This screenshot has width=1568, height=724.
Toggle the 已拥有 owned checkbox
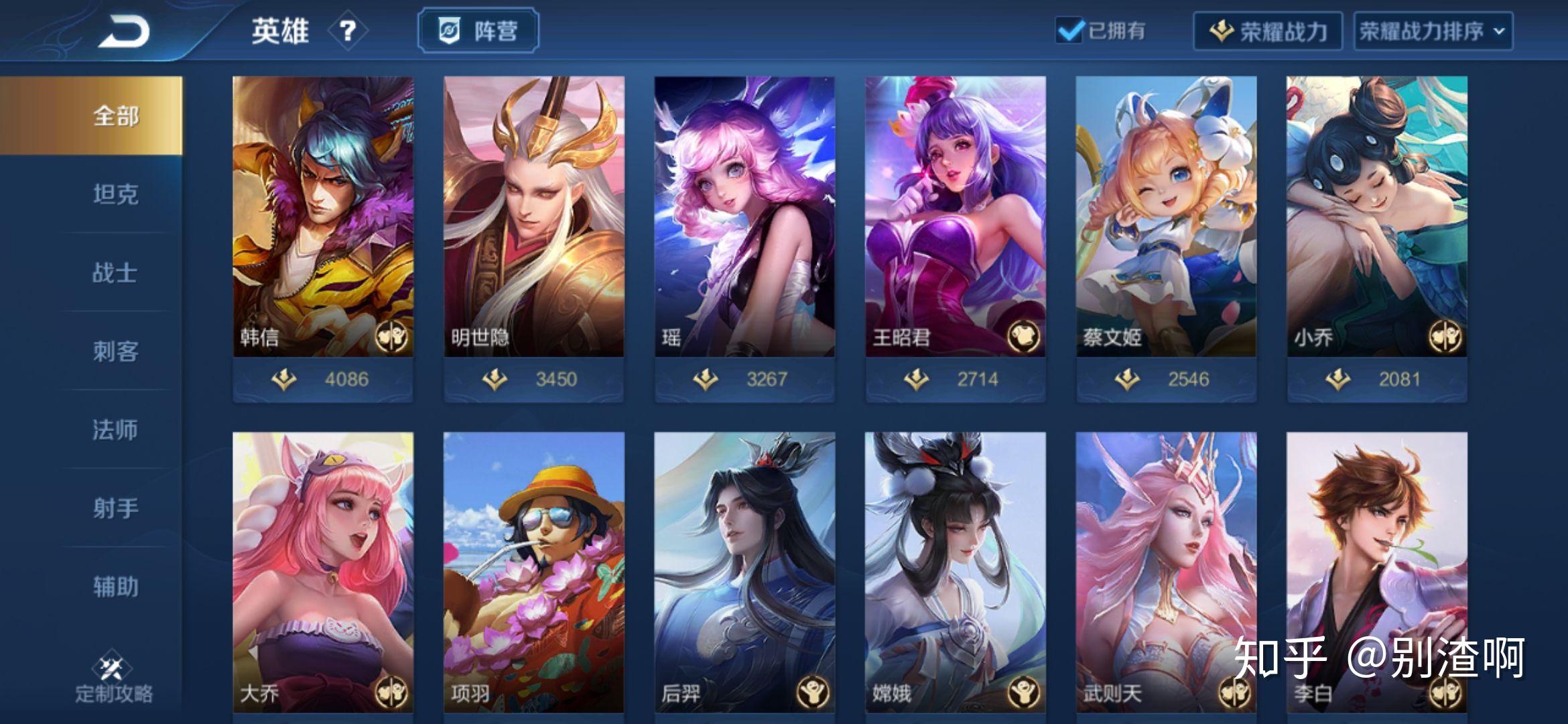tap(1069, 31)
